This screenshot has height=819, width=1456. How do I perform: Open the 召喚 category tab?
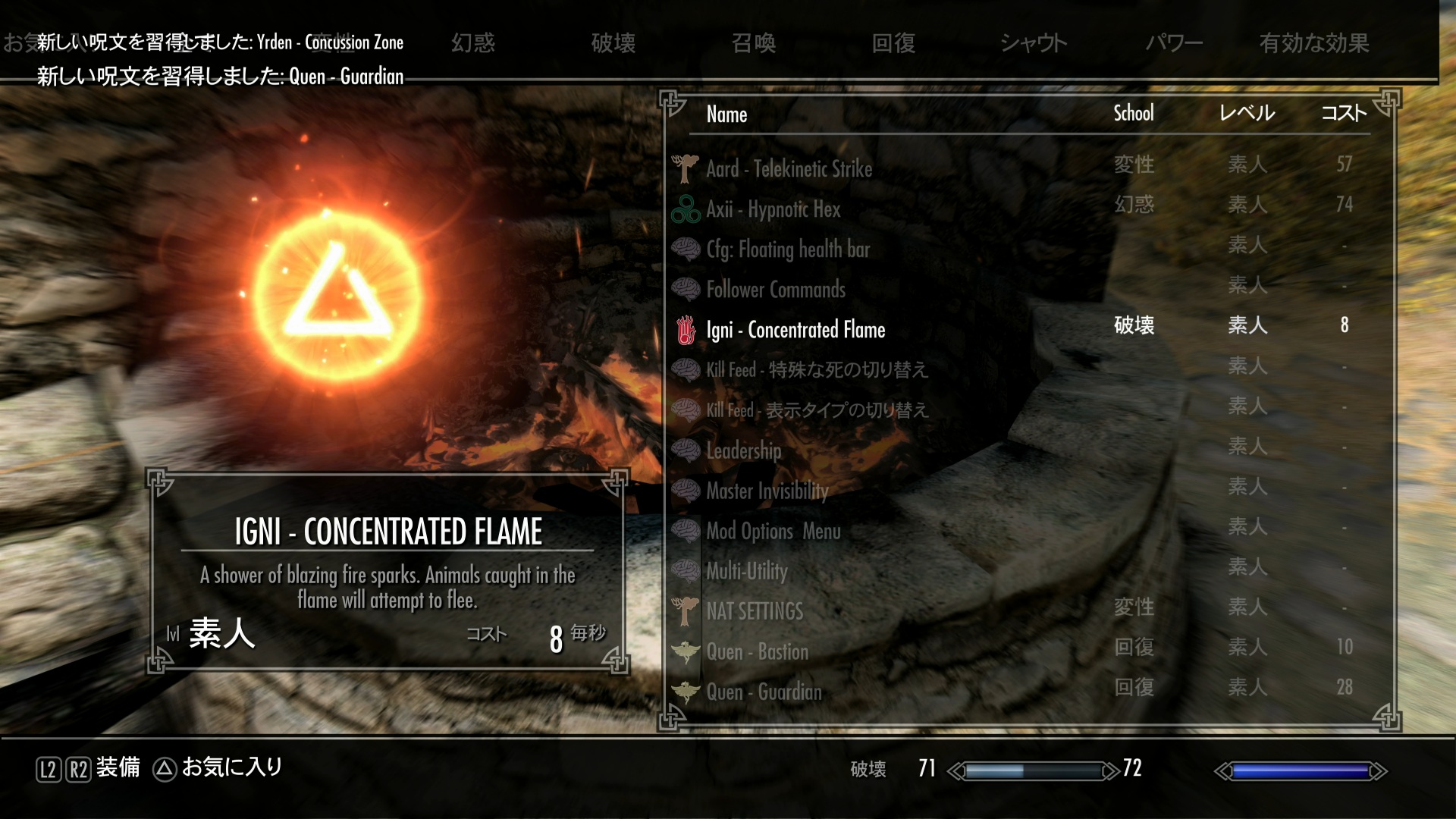click(x=754, y=42)
